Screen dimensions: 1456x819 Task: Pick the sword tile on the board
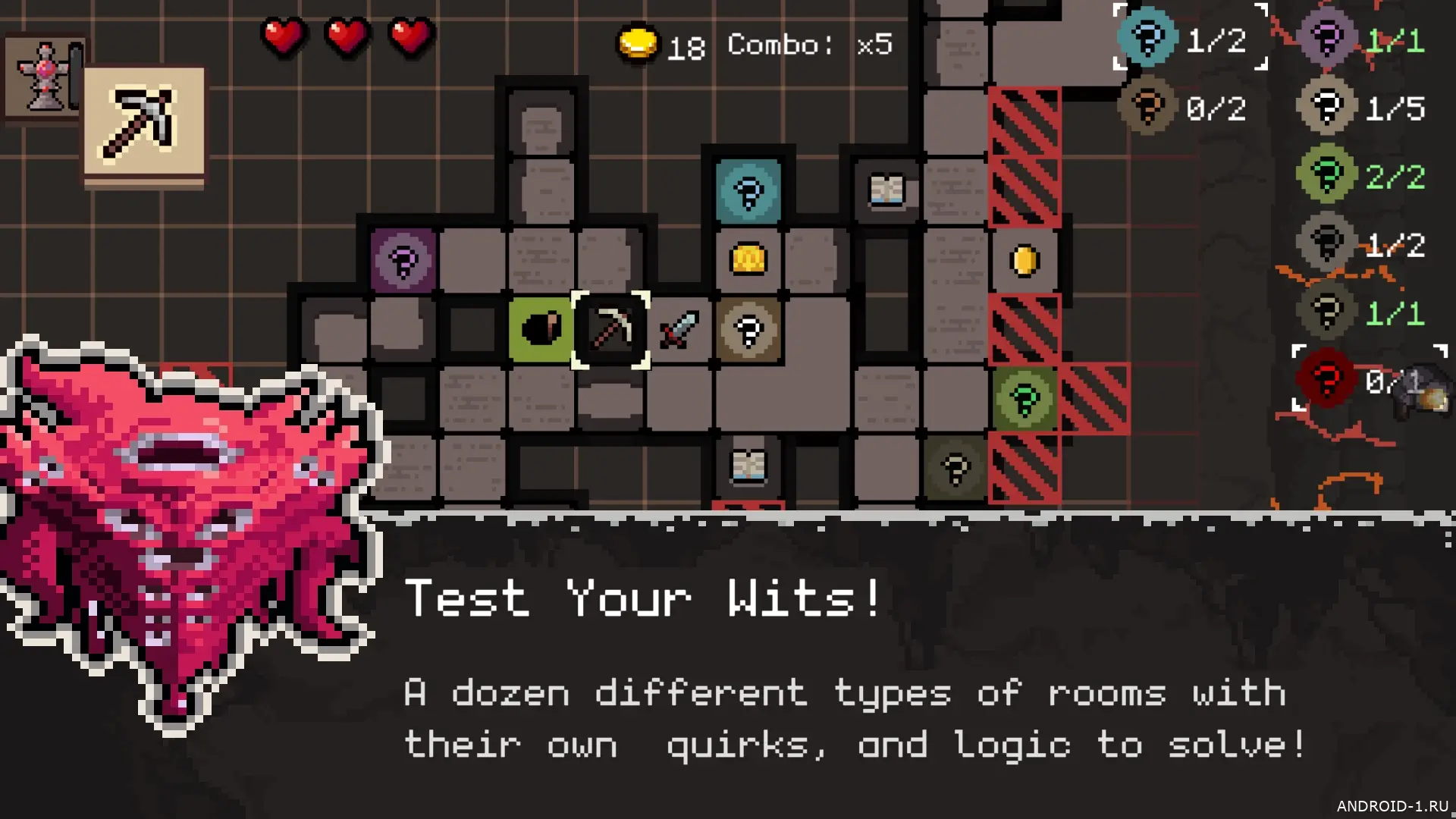(679, 330)
